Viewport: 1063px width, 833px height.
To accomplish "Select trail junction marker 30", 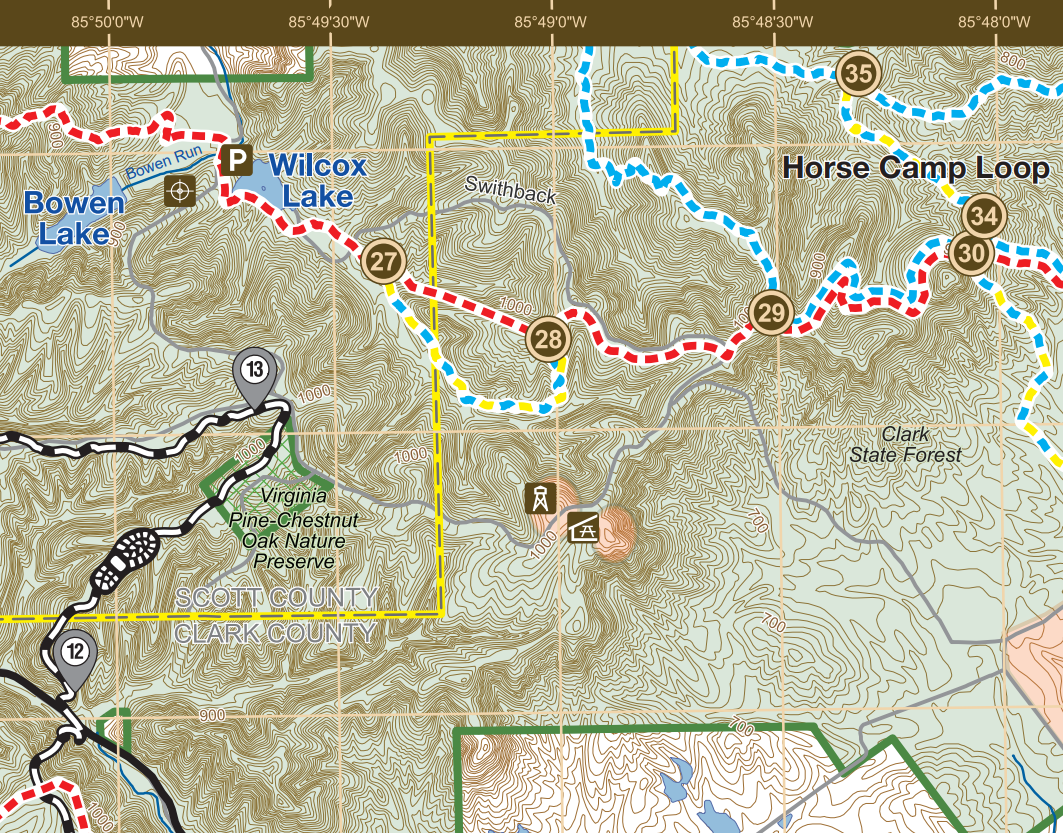I will pos(970,253).
